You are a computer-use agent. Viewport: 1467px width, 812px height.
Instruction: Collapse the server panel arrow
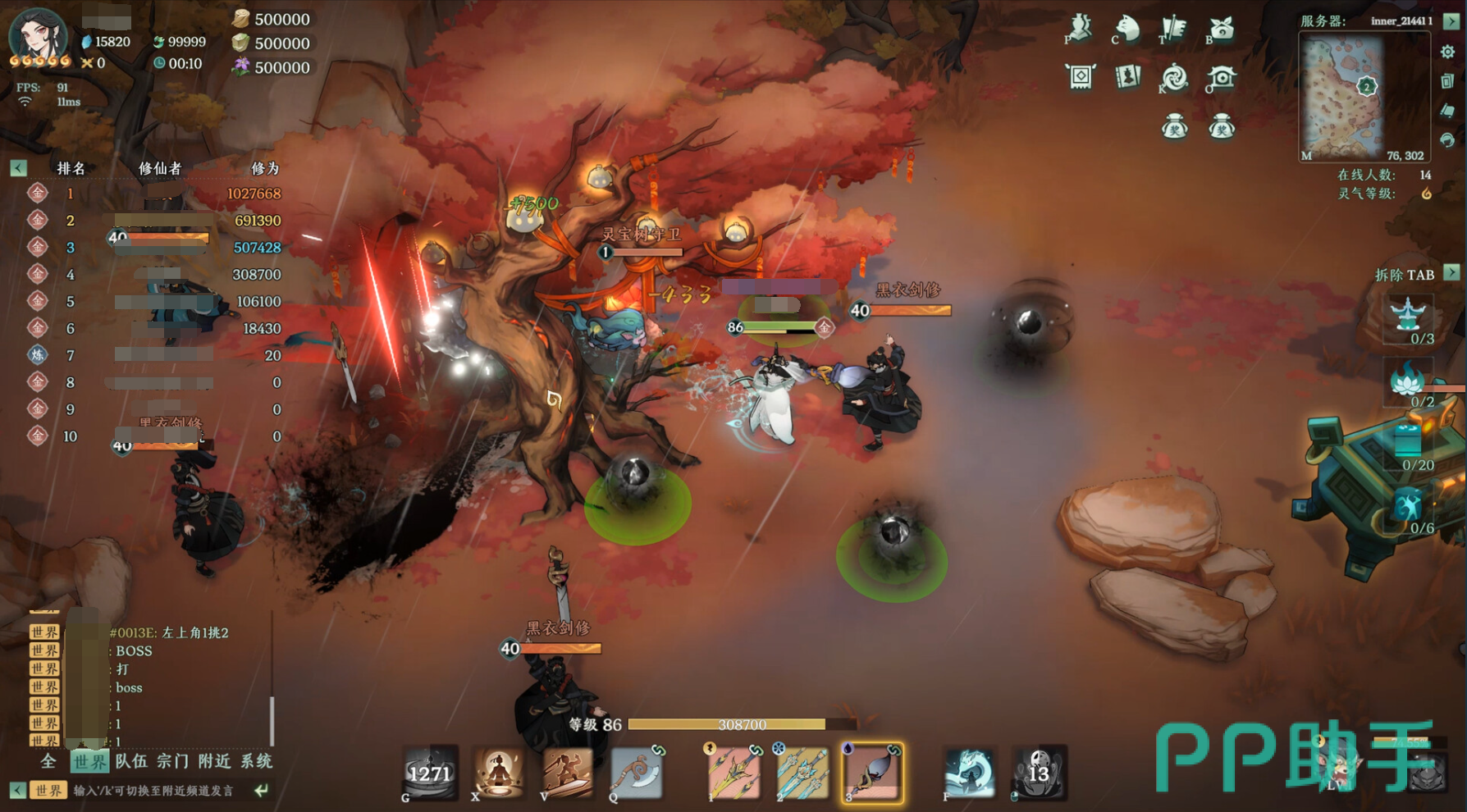tap(1451, 21)
